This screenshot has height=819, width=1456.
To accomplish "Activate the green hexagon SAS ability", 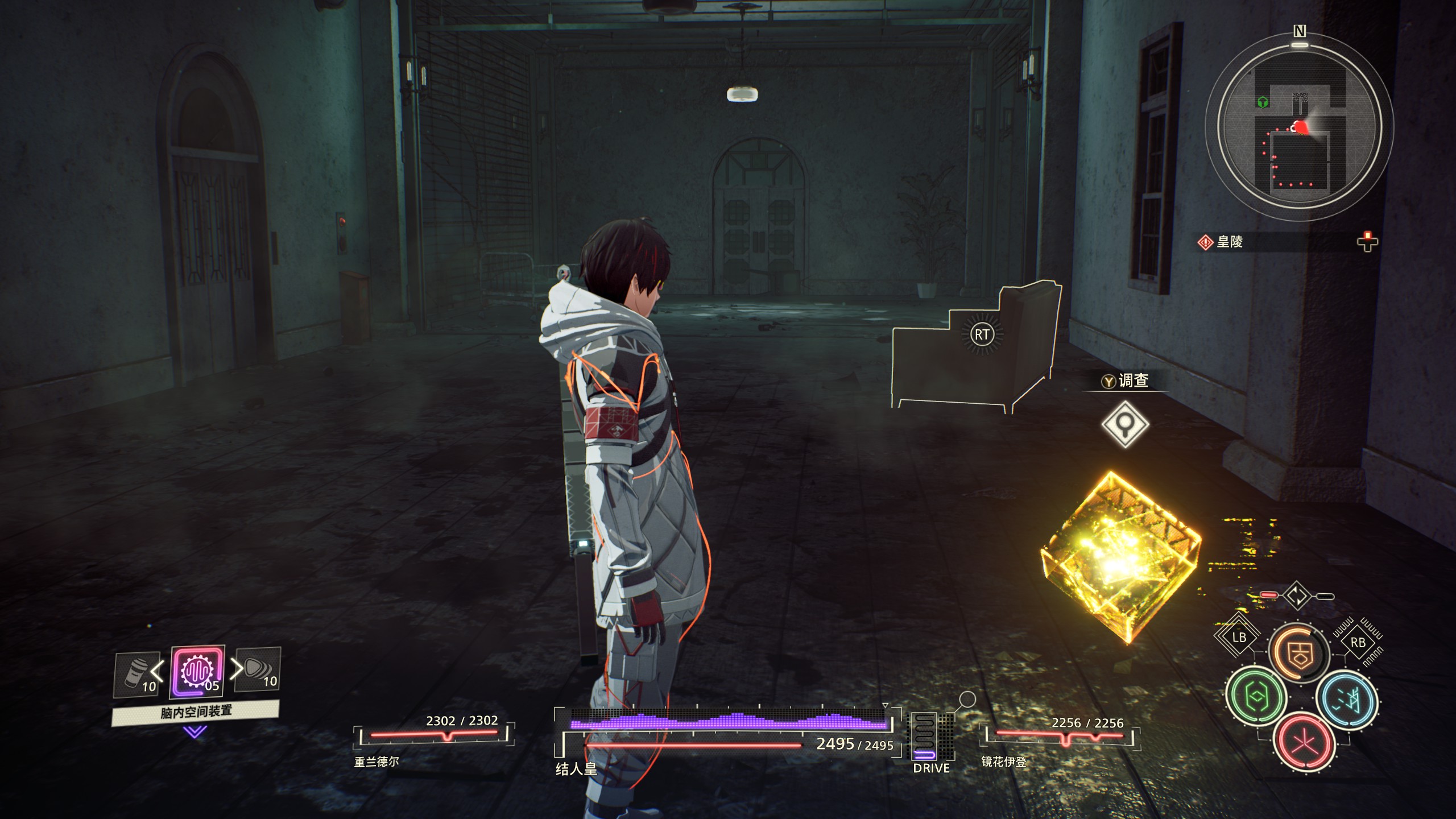I will (x=1255, y=697).
